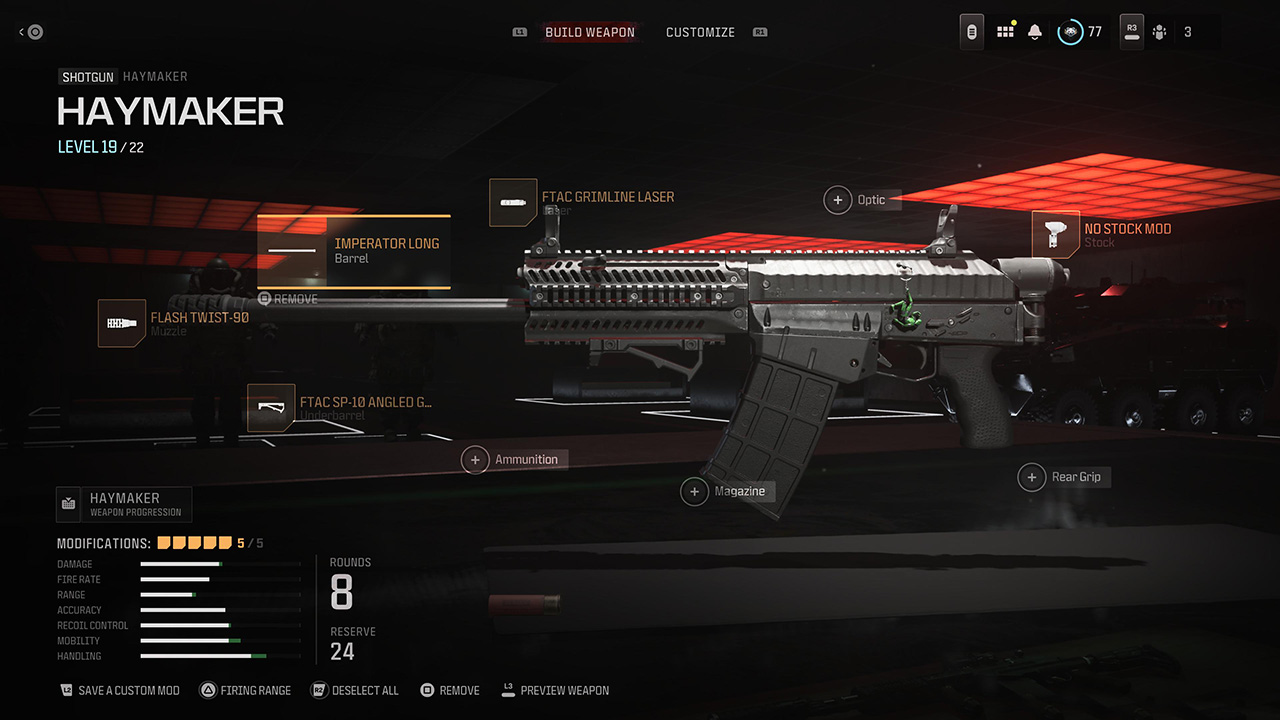The height and width of the screenshot is (720, 1280).
Task: Go back using the top-left arrow
Action: pos(31,32)
